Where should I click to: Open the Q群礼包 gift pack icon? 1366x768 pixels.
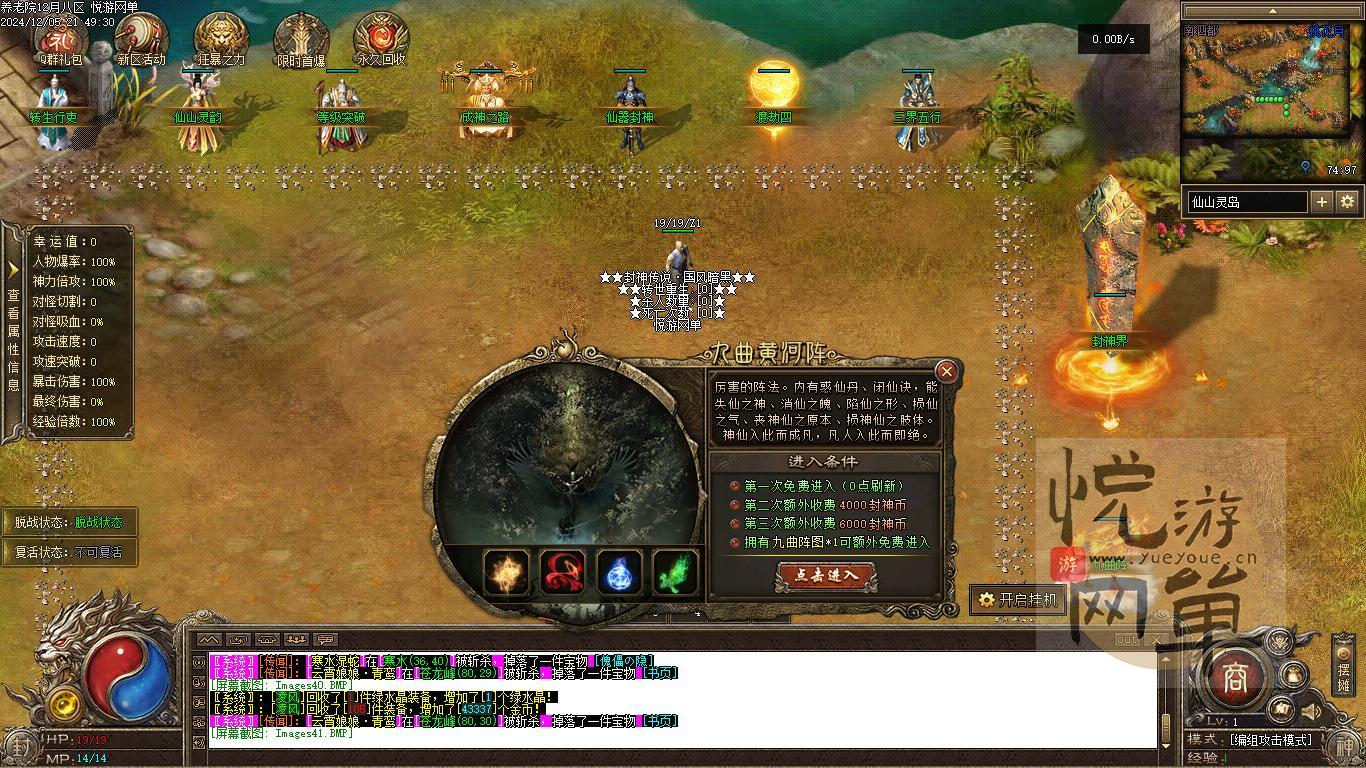(x=61, y=36)
